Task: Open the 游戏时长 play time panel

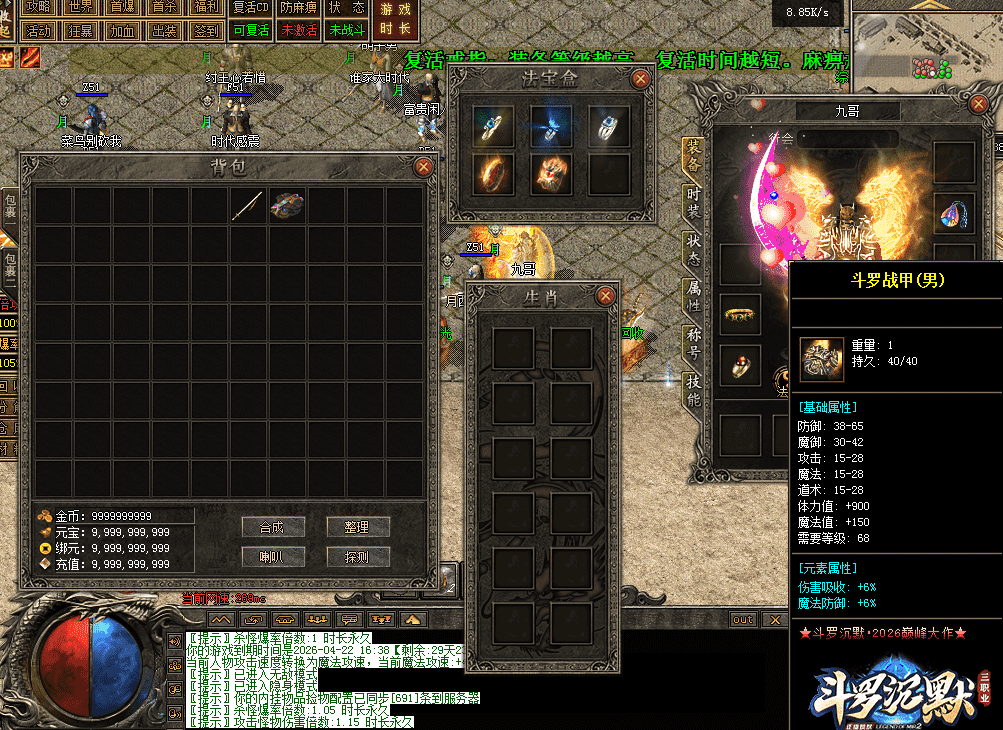Action: coord(395,19)
